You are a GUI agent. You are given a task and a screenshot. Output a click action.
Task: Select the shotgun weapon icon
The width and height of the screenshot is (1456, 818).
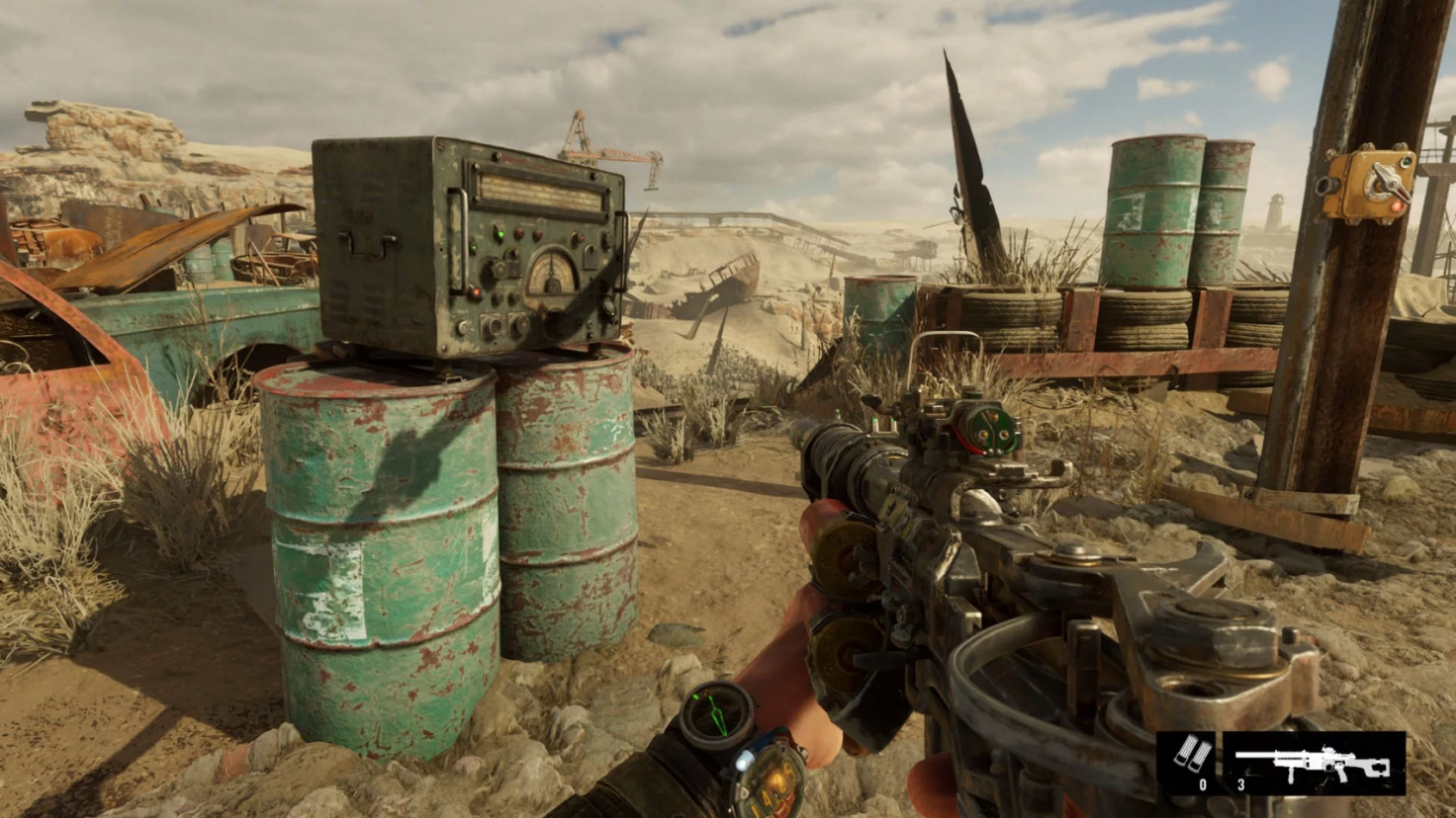tap(1313, 762)
